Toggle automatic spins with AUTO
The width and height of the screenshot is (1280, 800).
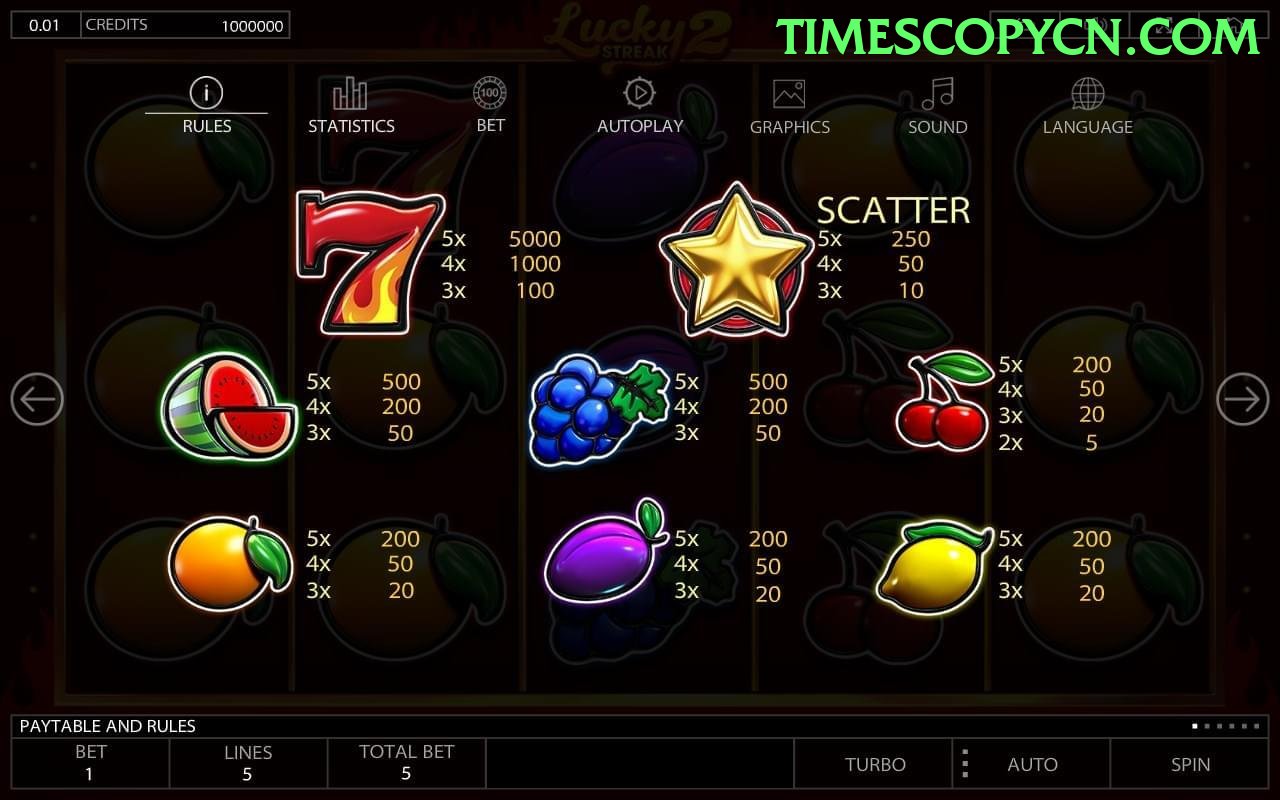point(1033,764)
